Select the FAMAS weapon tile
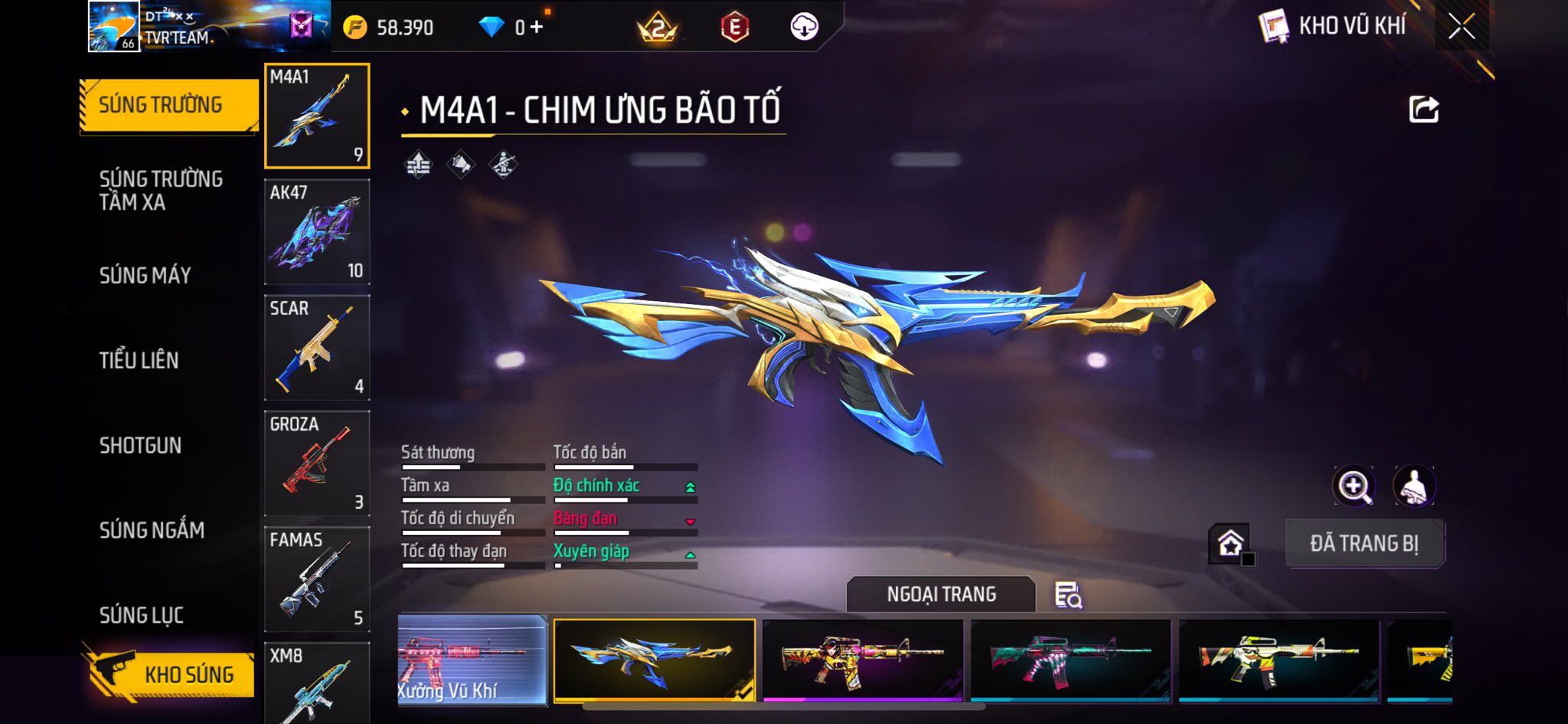The width and height of the screenshot is (1568, 724). tap(317, 579)
